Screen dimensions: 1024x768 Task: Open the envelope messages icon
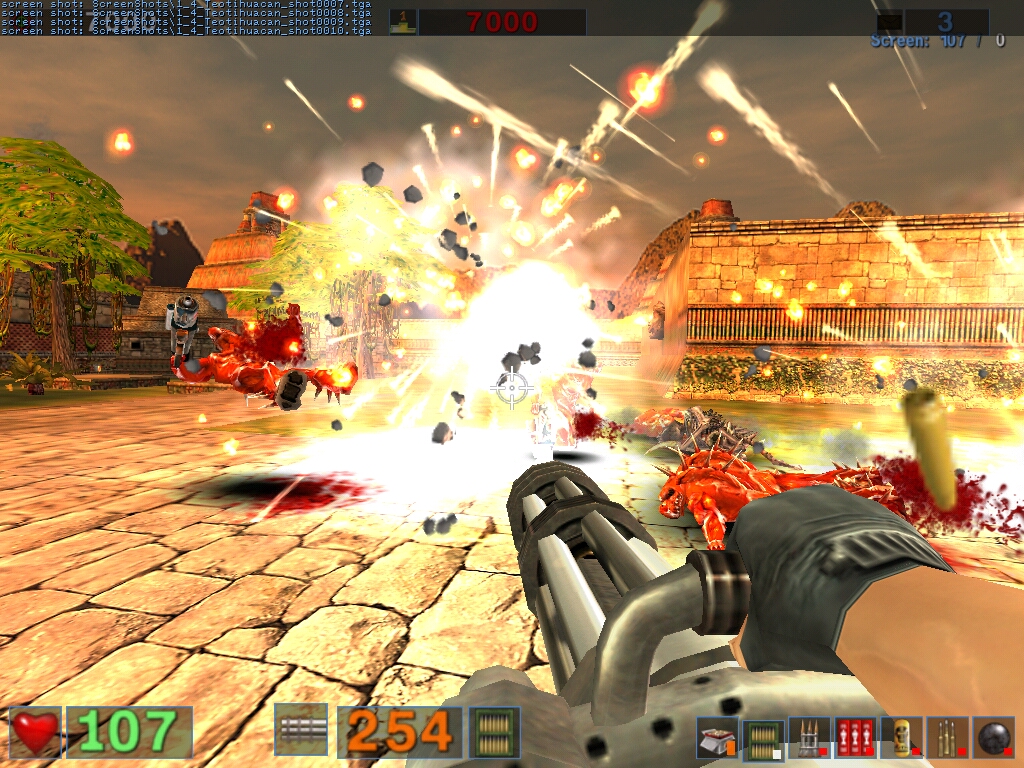click(x=890, y=21)
